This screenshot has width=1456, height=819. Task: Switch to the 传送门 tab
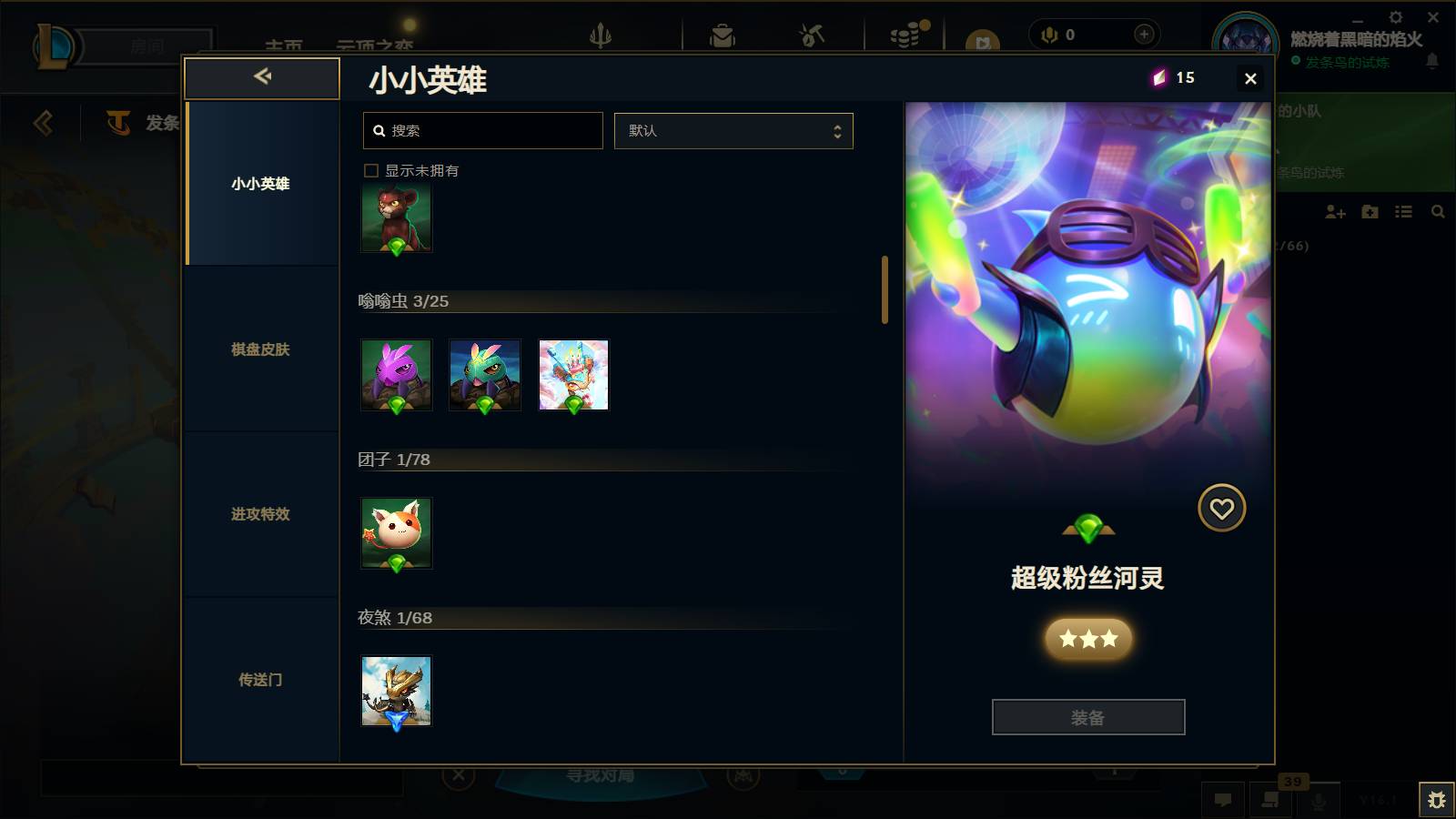point(261,680)
